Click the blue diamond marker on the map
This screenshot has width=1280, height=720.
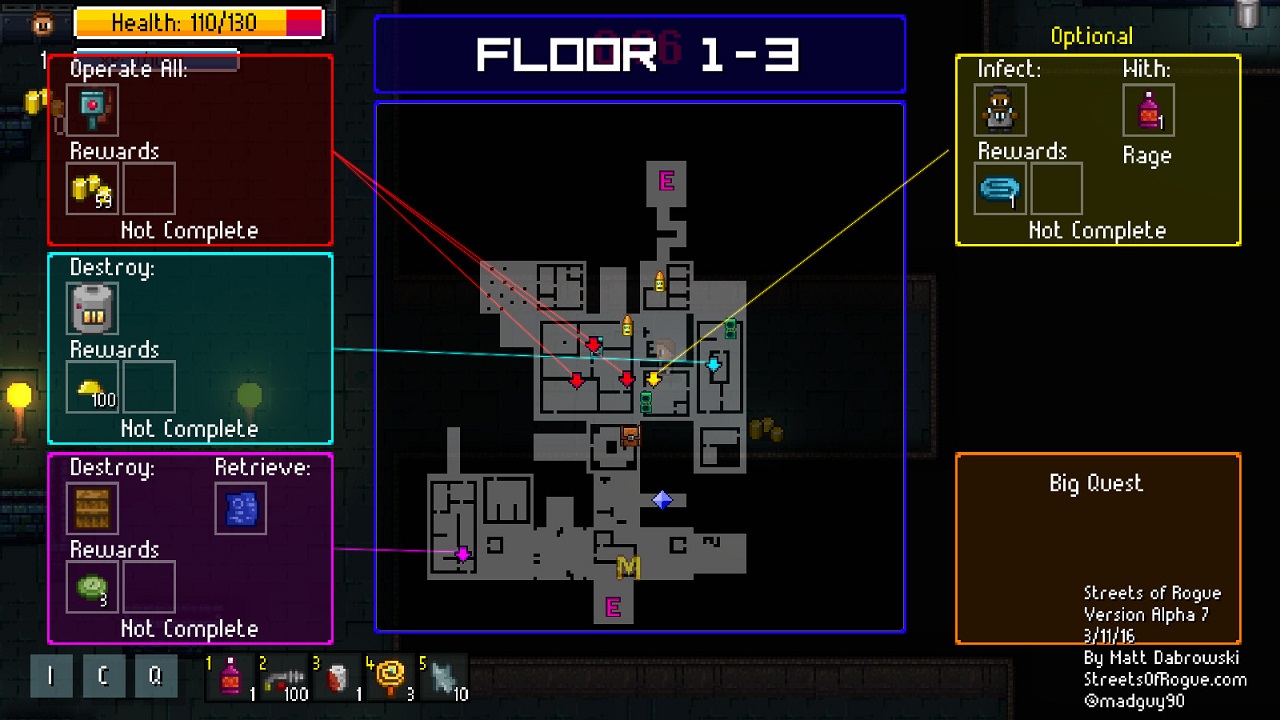pos(662,499)
